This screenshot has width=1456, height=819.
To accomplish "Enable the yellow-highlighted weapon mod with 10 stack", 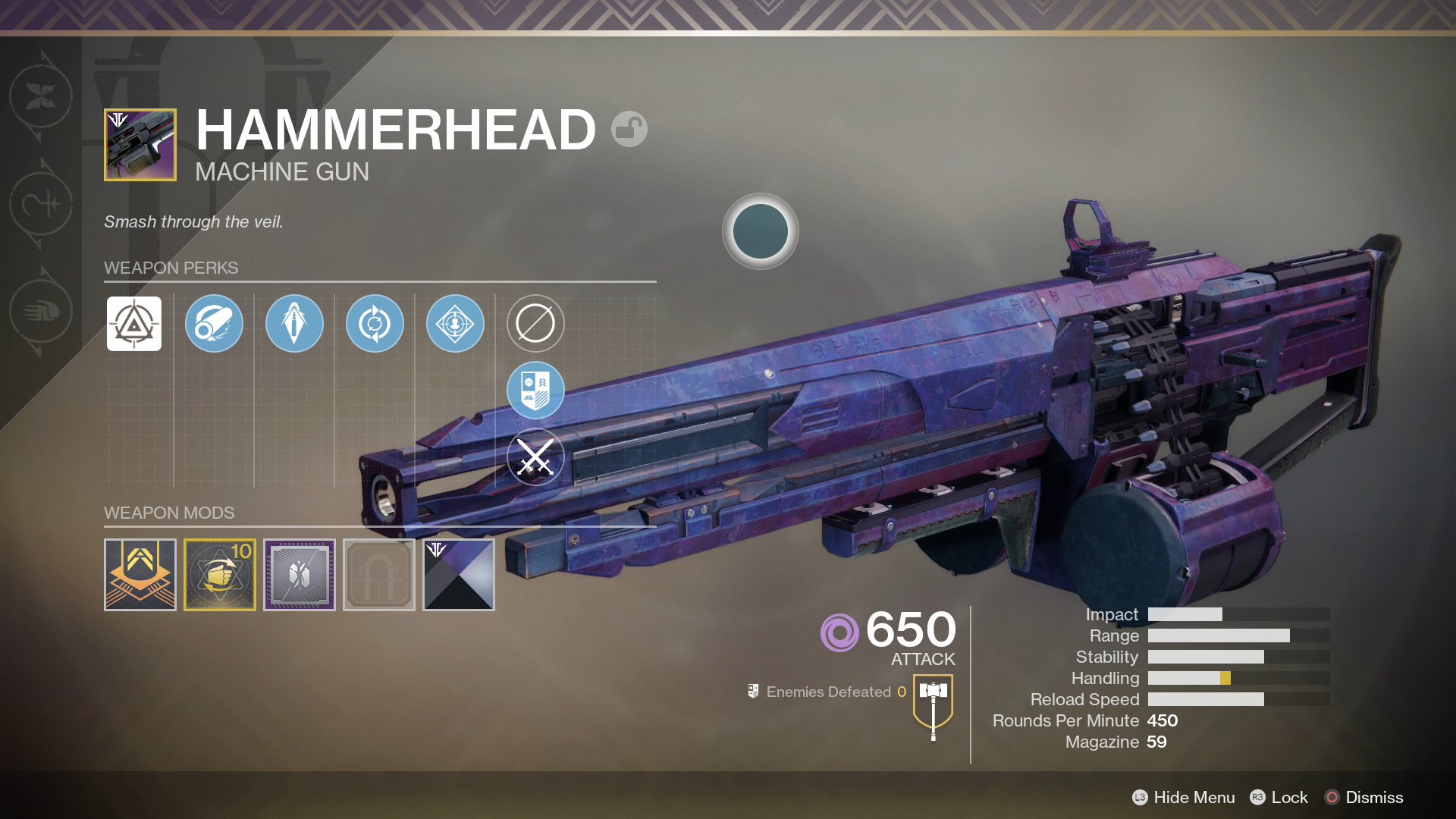I will point(220,574).
